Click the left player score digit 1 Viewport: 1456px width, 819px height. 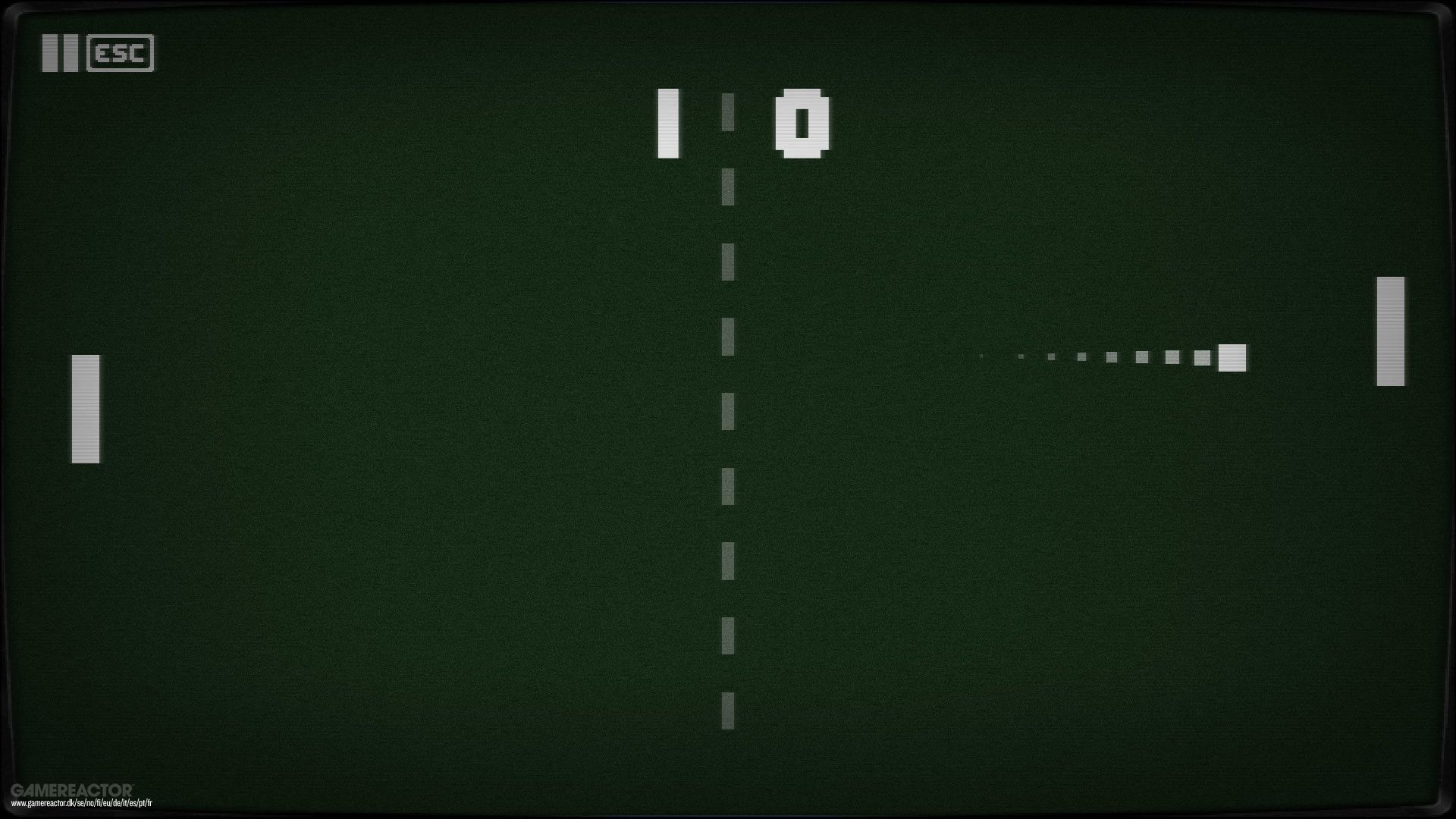click(667, 121)
